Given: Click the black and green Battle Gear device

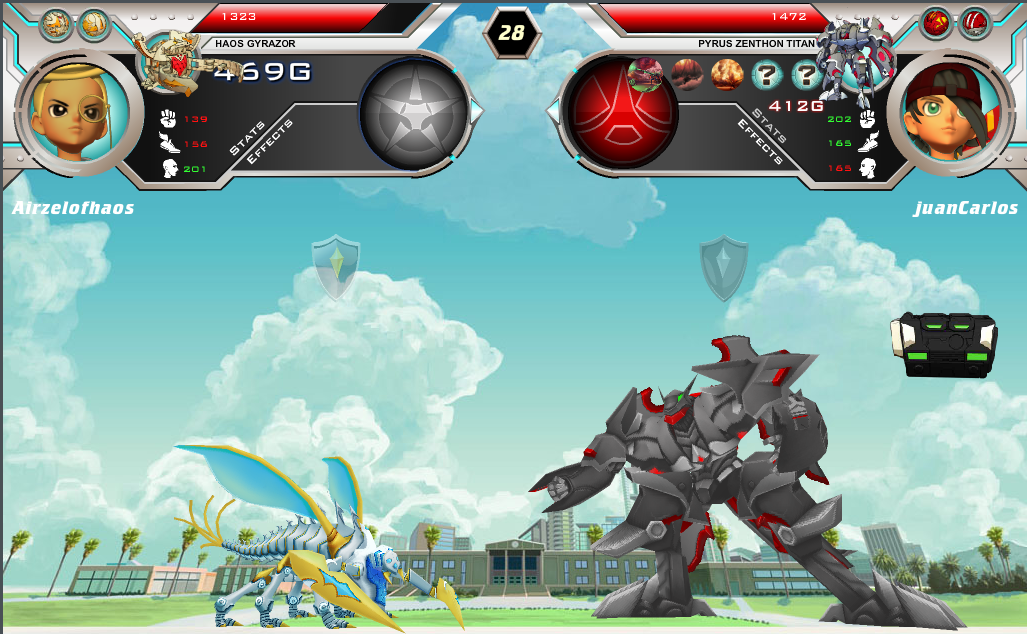Looking at the screenshot, I should pyautogui.click(x=944, y=344).
